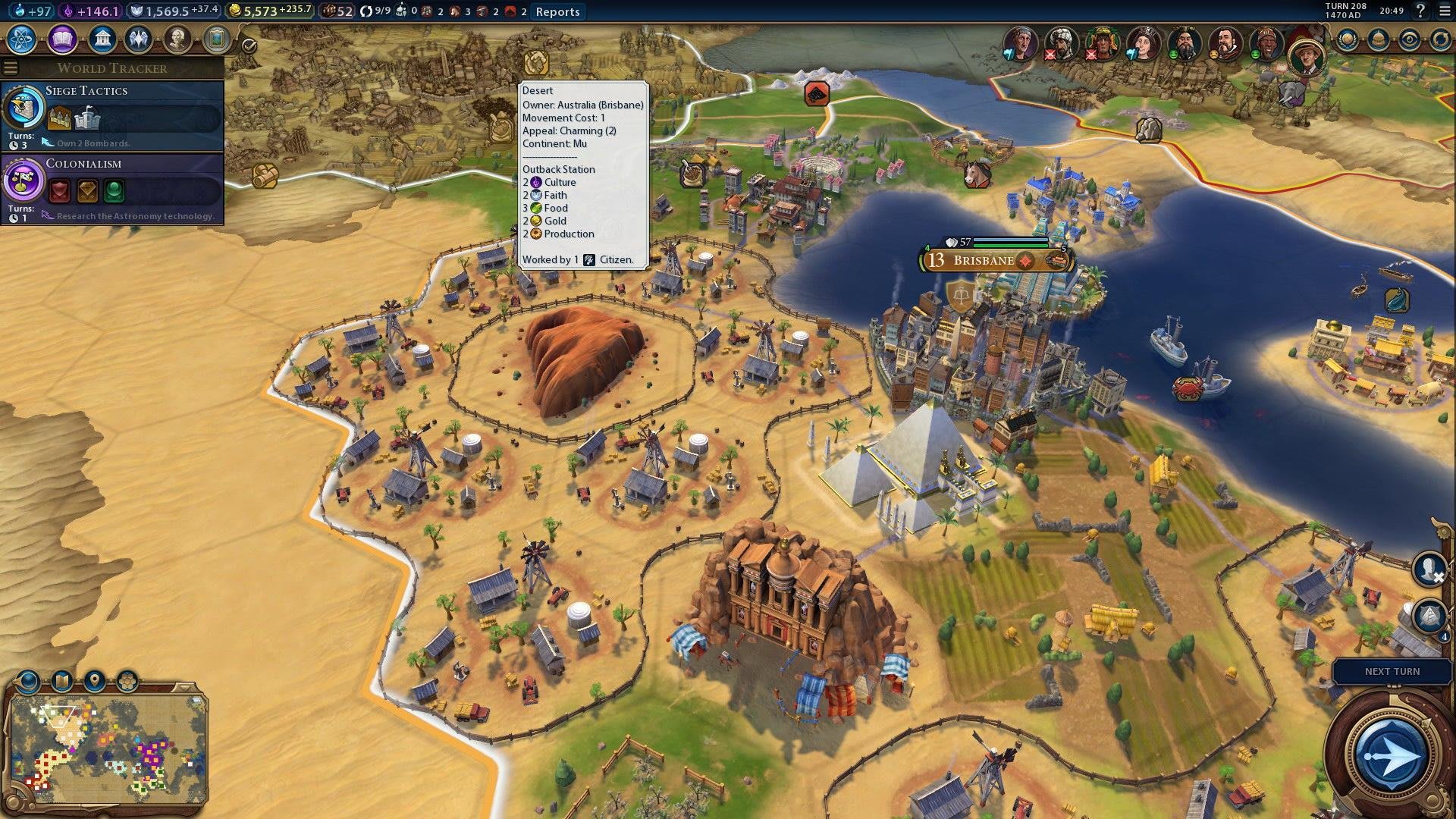Open the Civics tree (book icon)

coord(62,39)
